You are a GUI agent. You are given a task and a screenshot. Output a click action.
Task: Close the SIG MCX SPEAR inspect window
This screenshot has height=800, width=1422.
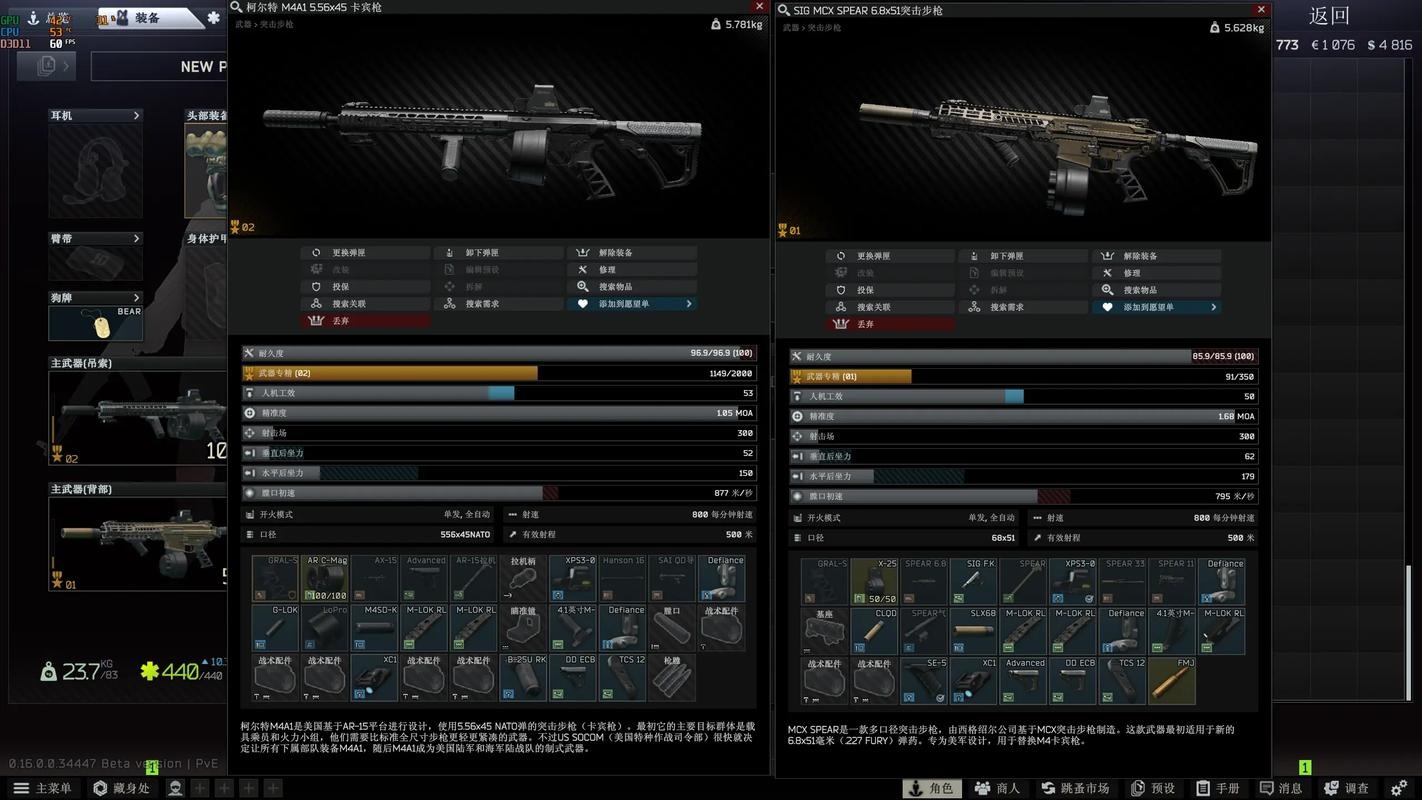tap(1262, 10)
